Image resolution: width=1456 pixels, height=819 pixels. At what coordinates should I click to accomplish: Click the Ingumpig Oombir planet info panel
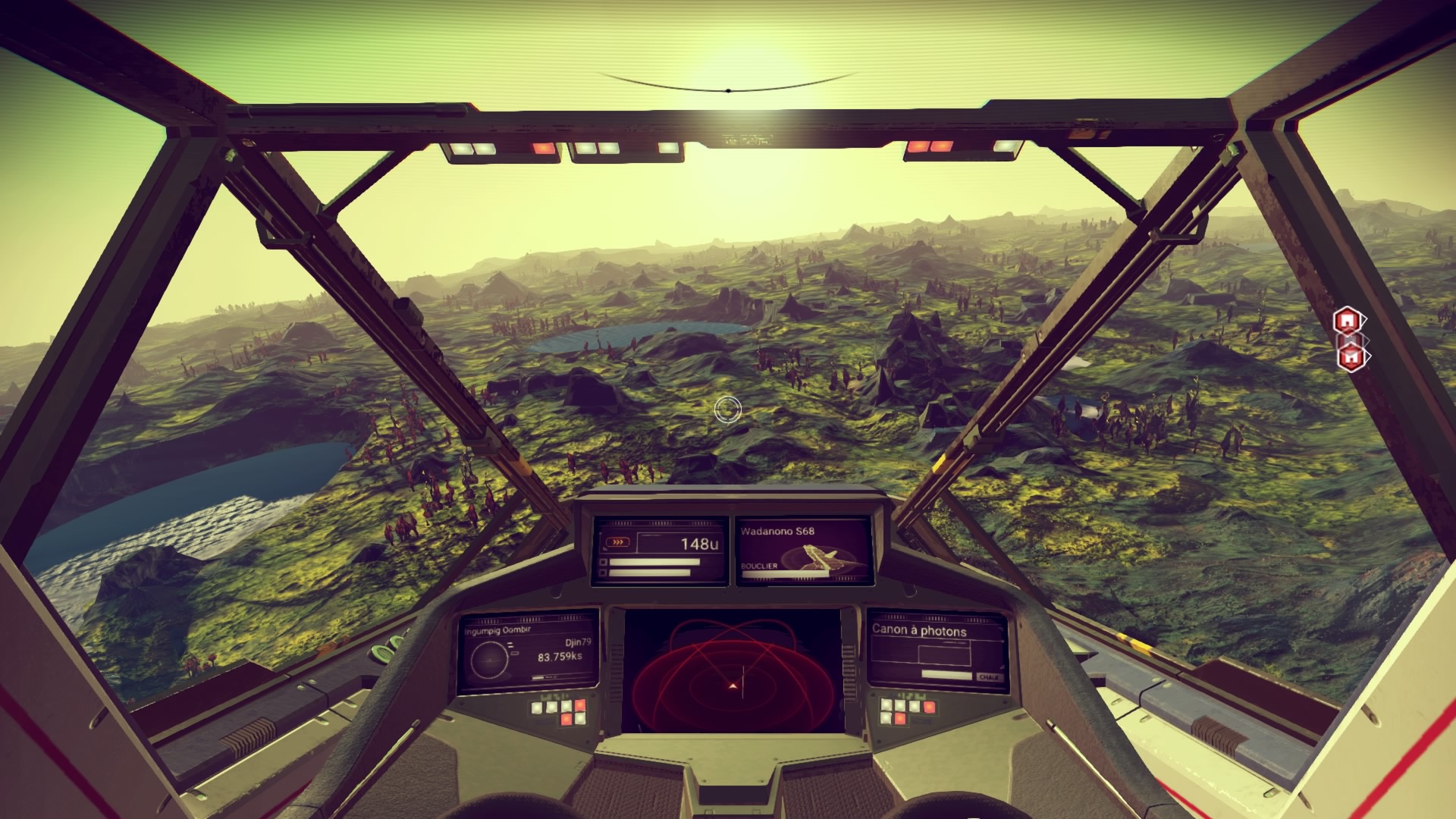tap(528, 652)
